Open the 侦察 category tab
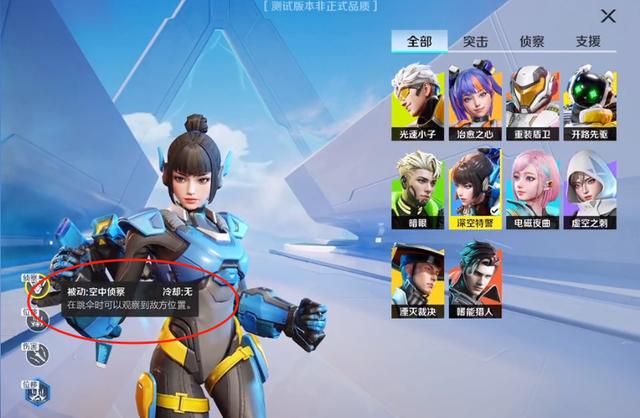This screenshot has height=418, width=640. (531, 42)
